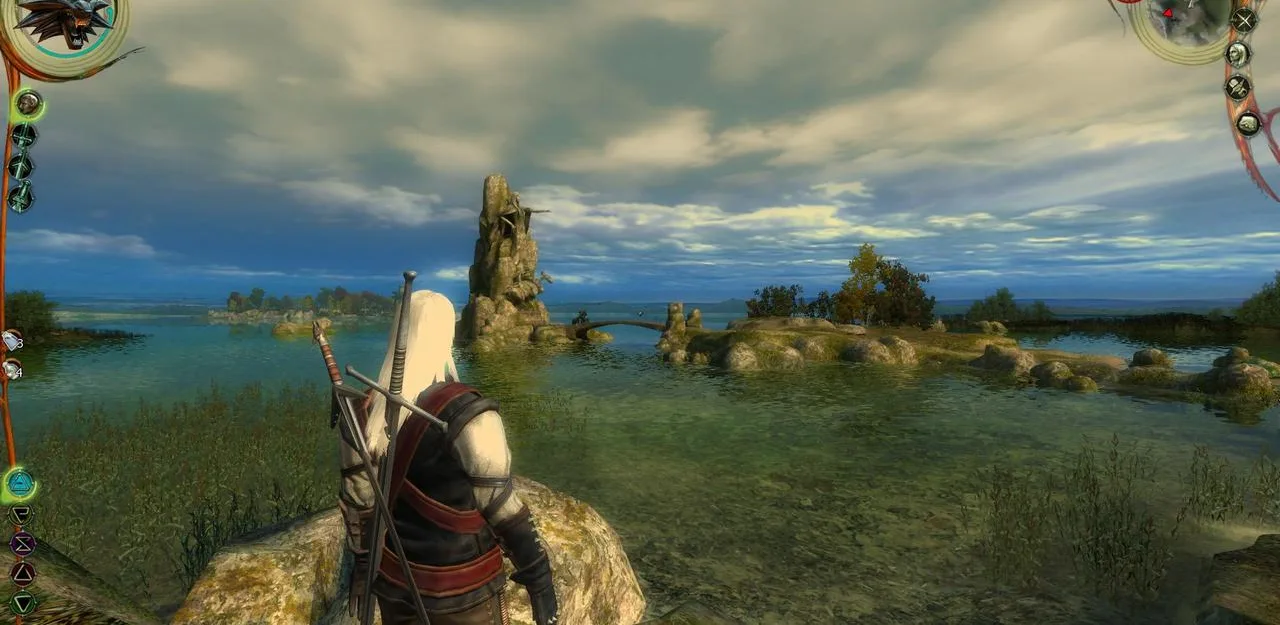
Task: Use the quick slot item showing count 4
Action: 11,370
